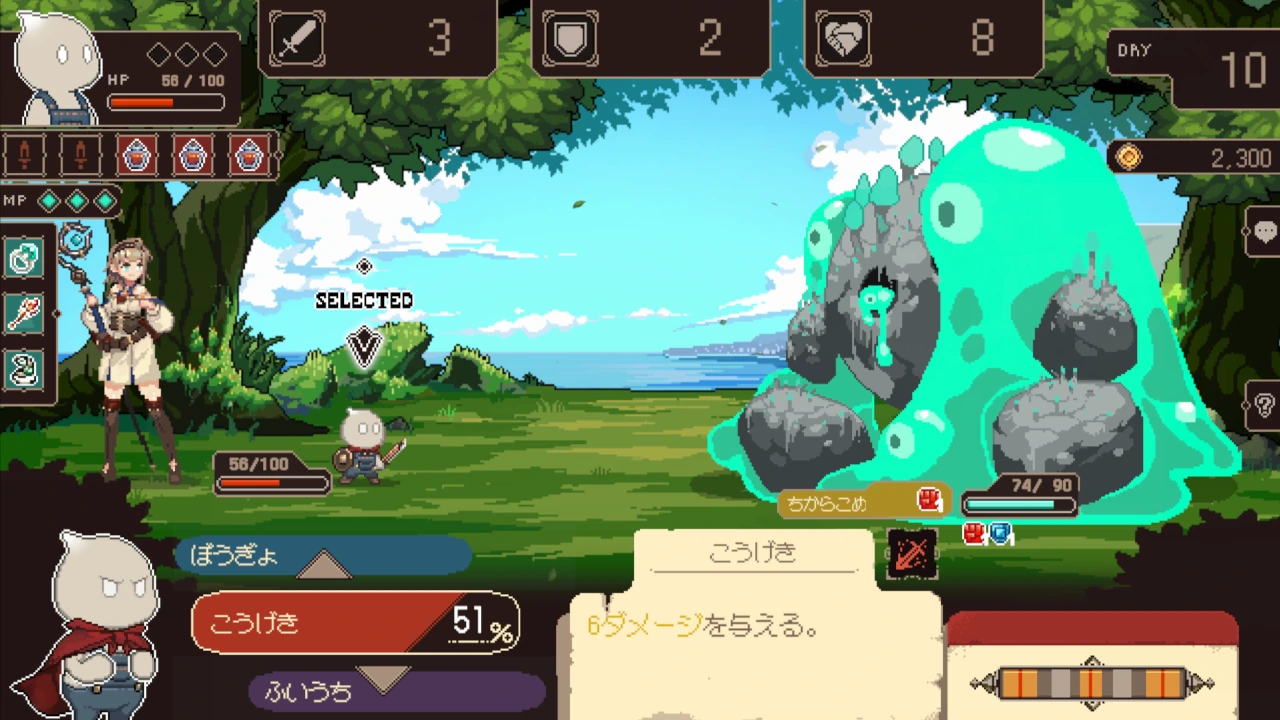
Task: Select the red wand skill icon
Action: pyautogui.click(x=24, y=314)
